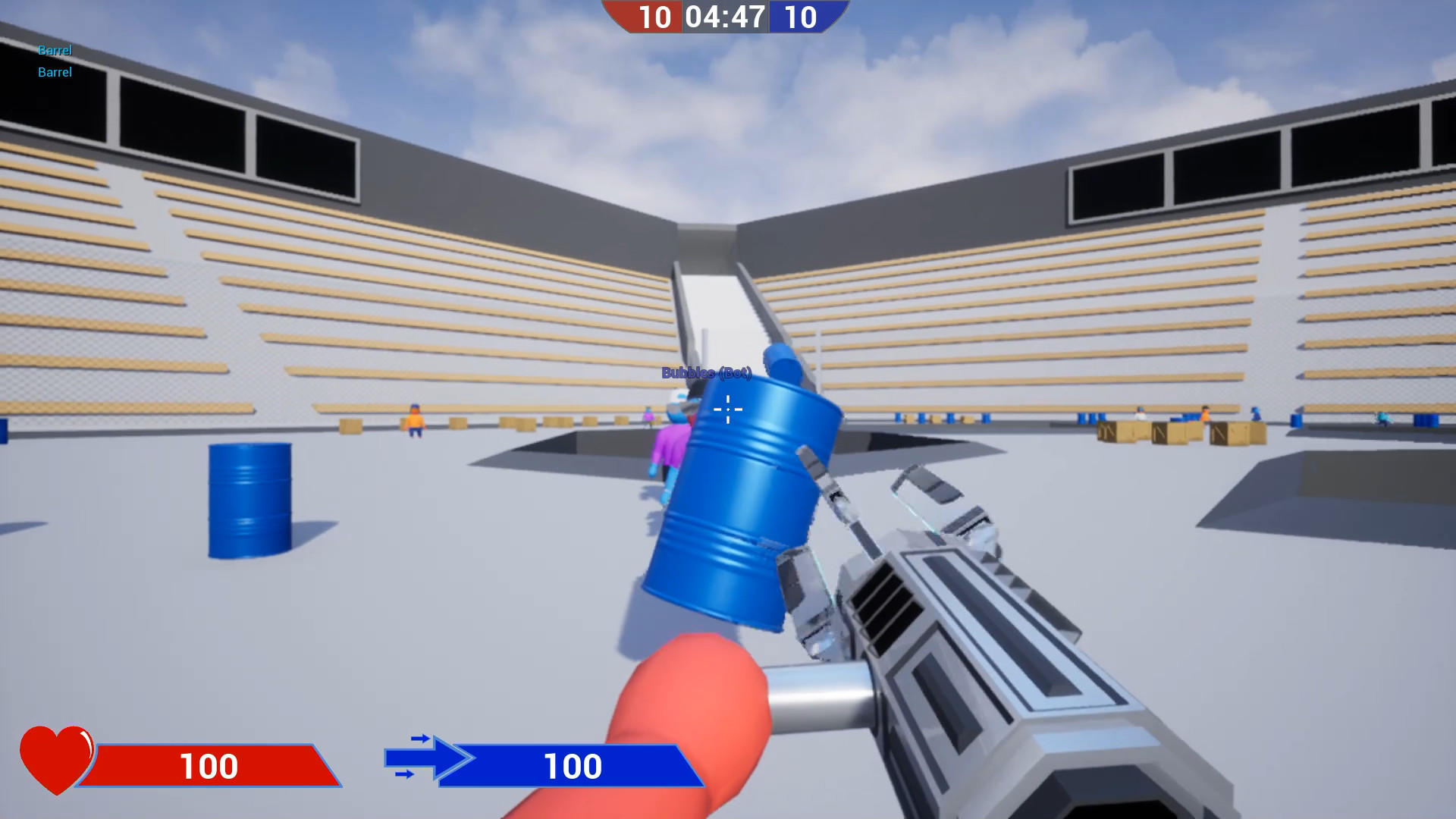Click the topmost Barrel label
Image resolution: width=1456 pixels, height=819 pixels.
tap(53, 50)
